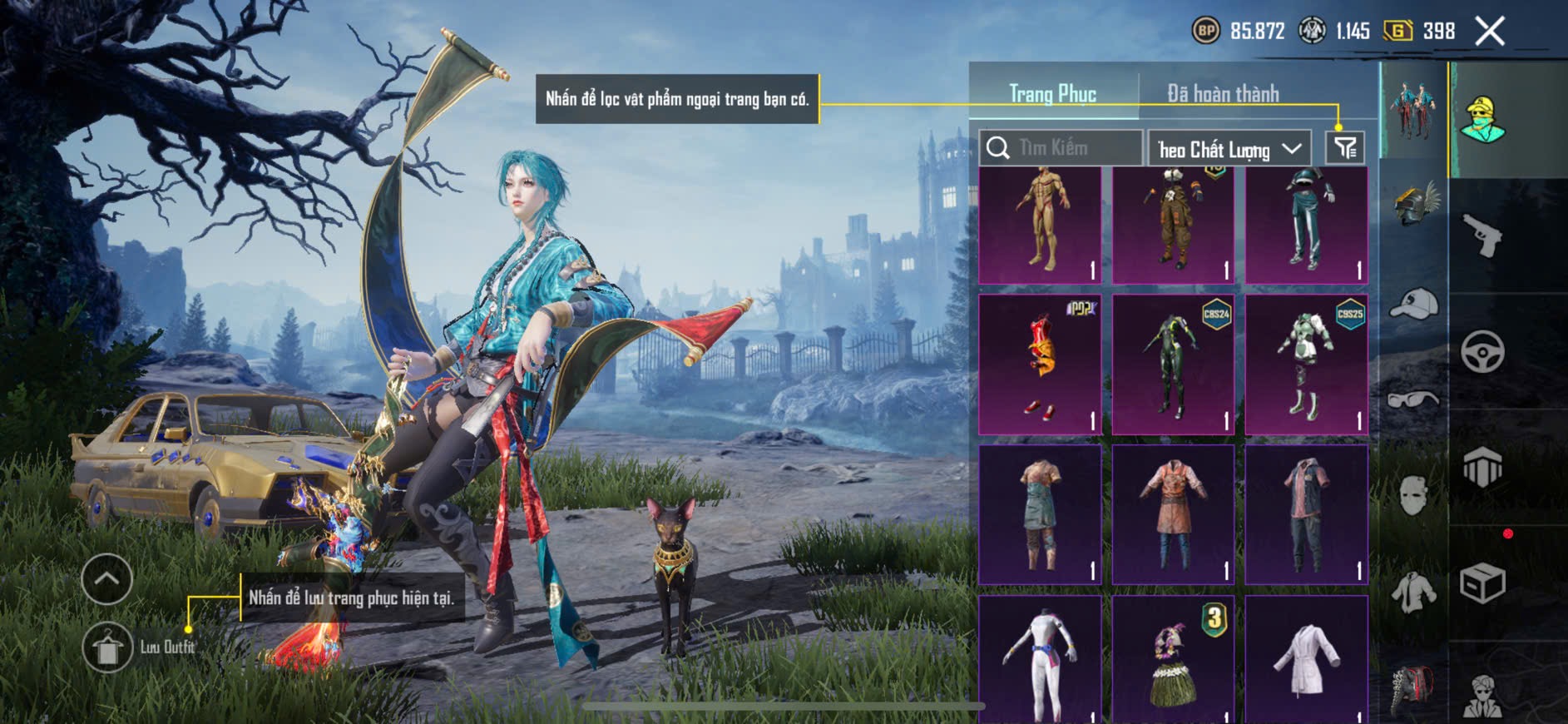This screenshot has width=1568, height=724.
Task: Save current outfit with Lưu Outfit button
Action: [x=108, y=647]
